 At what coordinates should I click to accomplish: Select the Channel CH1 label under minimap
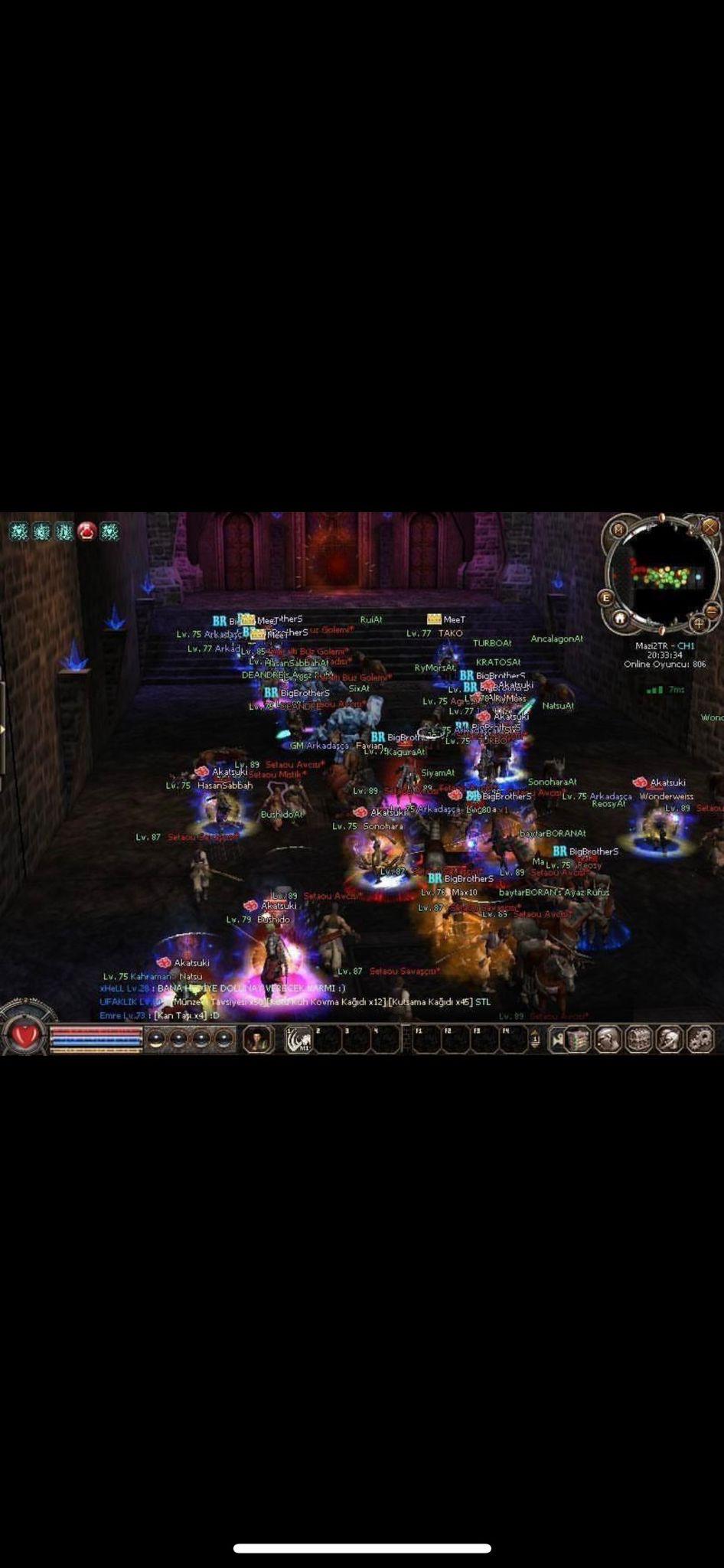(x=664, y=645)
